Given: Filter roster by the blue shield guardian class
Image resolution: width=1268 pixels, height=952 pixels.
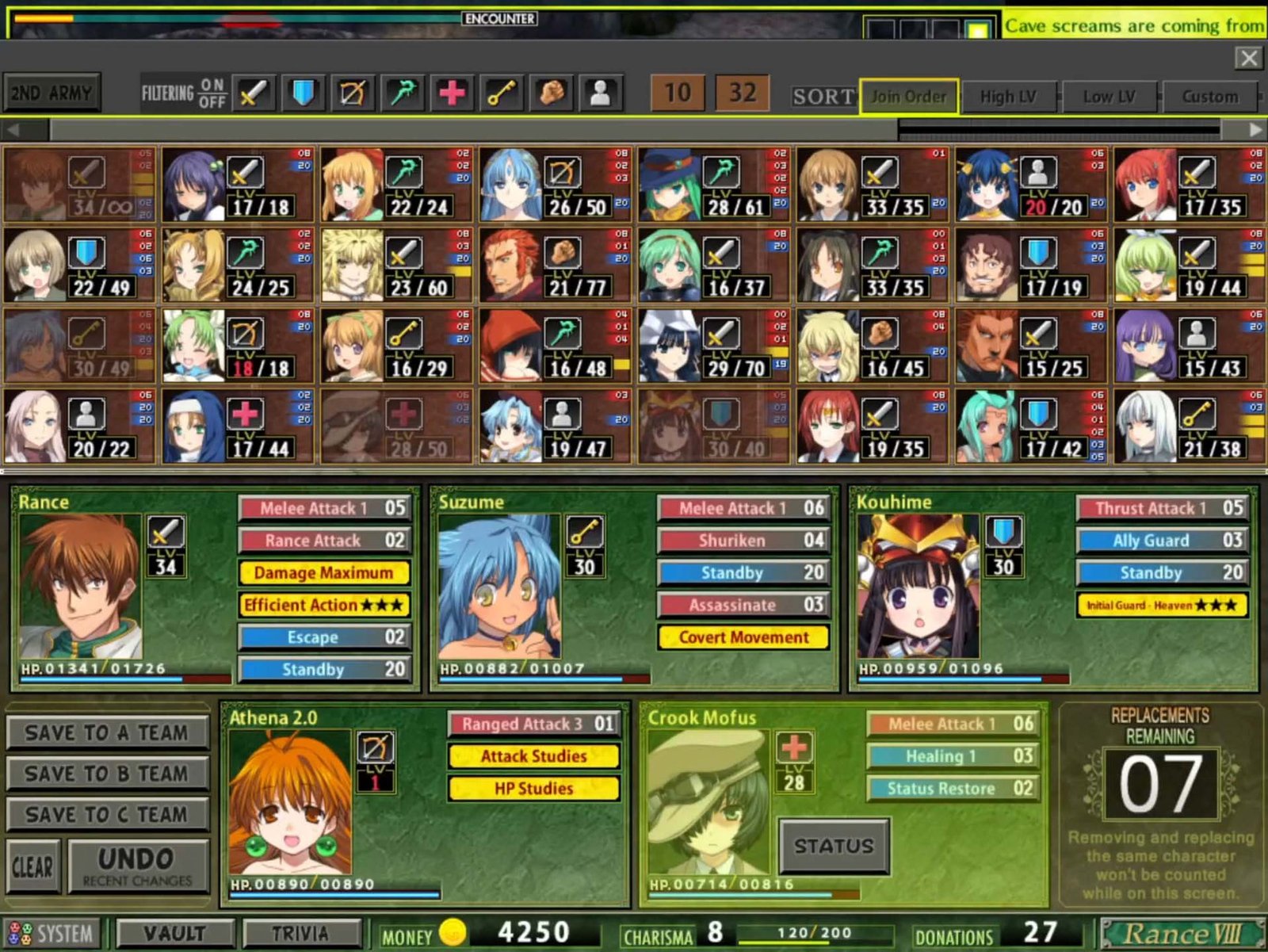Looking at the screenshot, I should pos(303,94).
